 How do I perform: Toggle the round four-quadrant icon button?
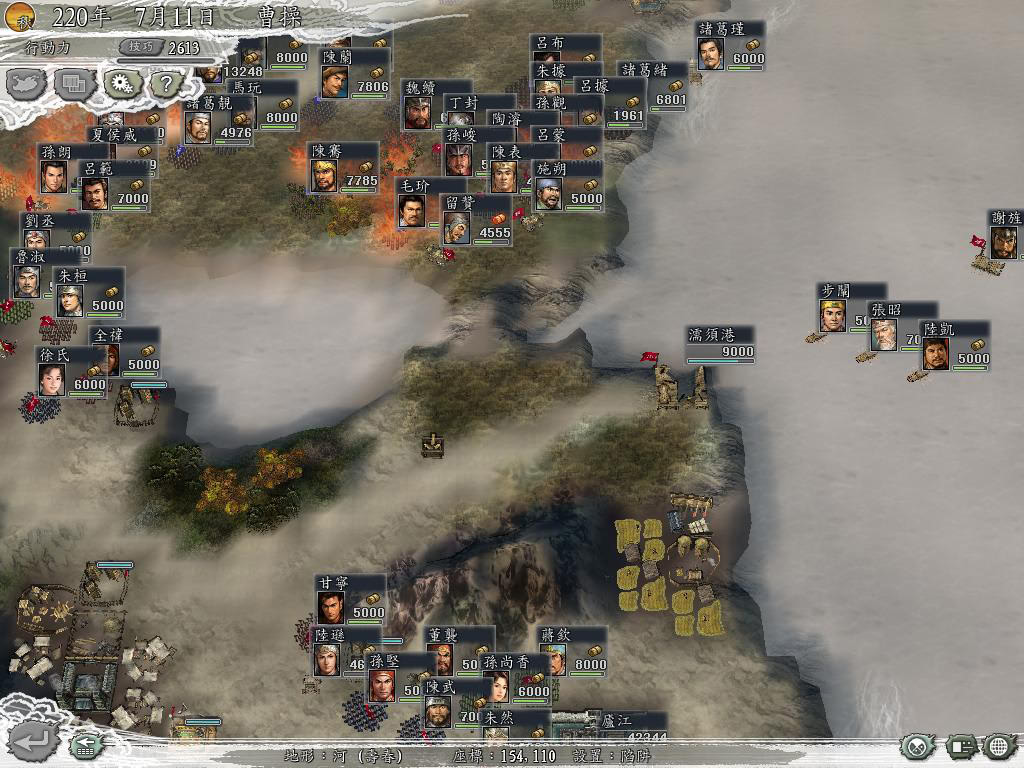tap(917, 746)
